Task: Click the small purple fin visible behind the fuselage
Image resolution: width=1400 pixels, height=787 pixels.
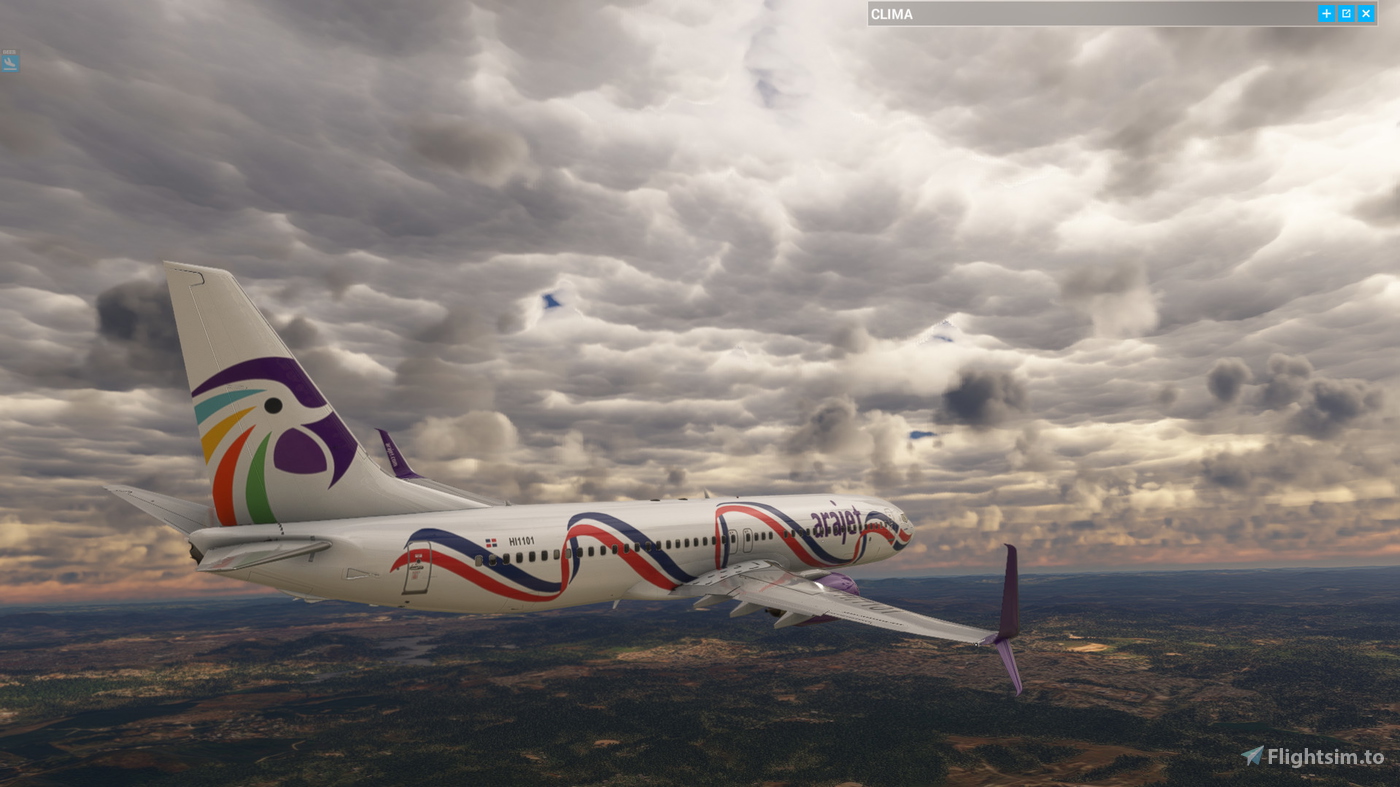Action: [395, 450]
